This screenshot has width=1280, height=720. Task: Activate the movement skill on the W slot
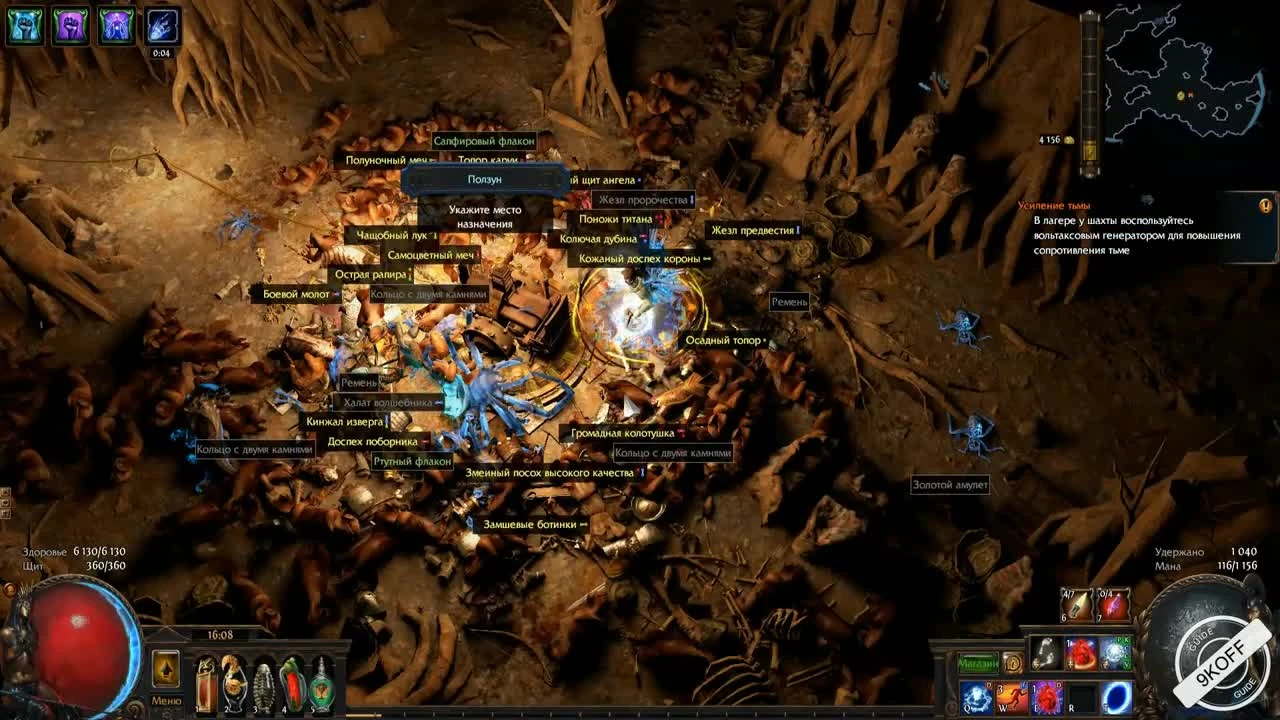pyautogui.click(x=1012, y=699)
